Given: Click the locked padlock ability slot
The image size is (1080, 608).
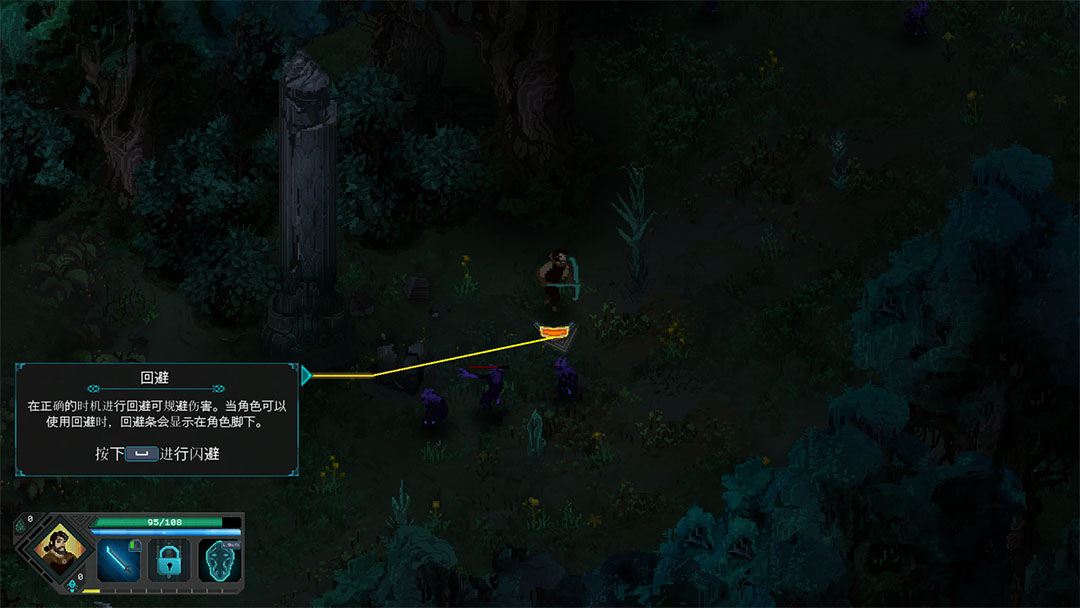Looking at the screenshot, I should pyautogui.click(x=168, y=560).
